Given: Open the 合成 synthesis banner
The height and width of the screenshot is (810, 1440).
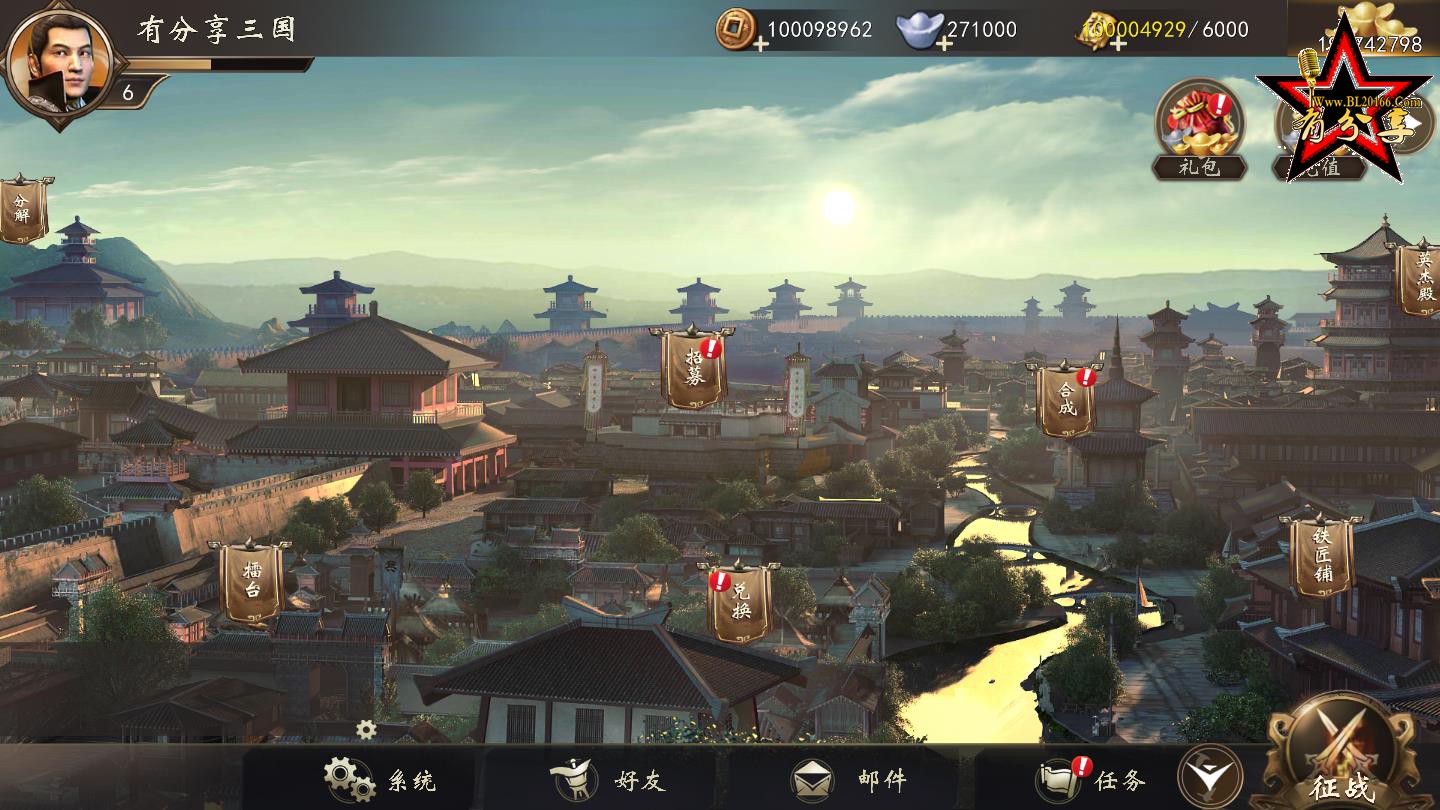Looking at the screenshot, I should pyautogui.click(x=1066, y=400).
